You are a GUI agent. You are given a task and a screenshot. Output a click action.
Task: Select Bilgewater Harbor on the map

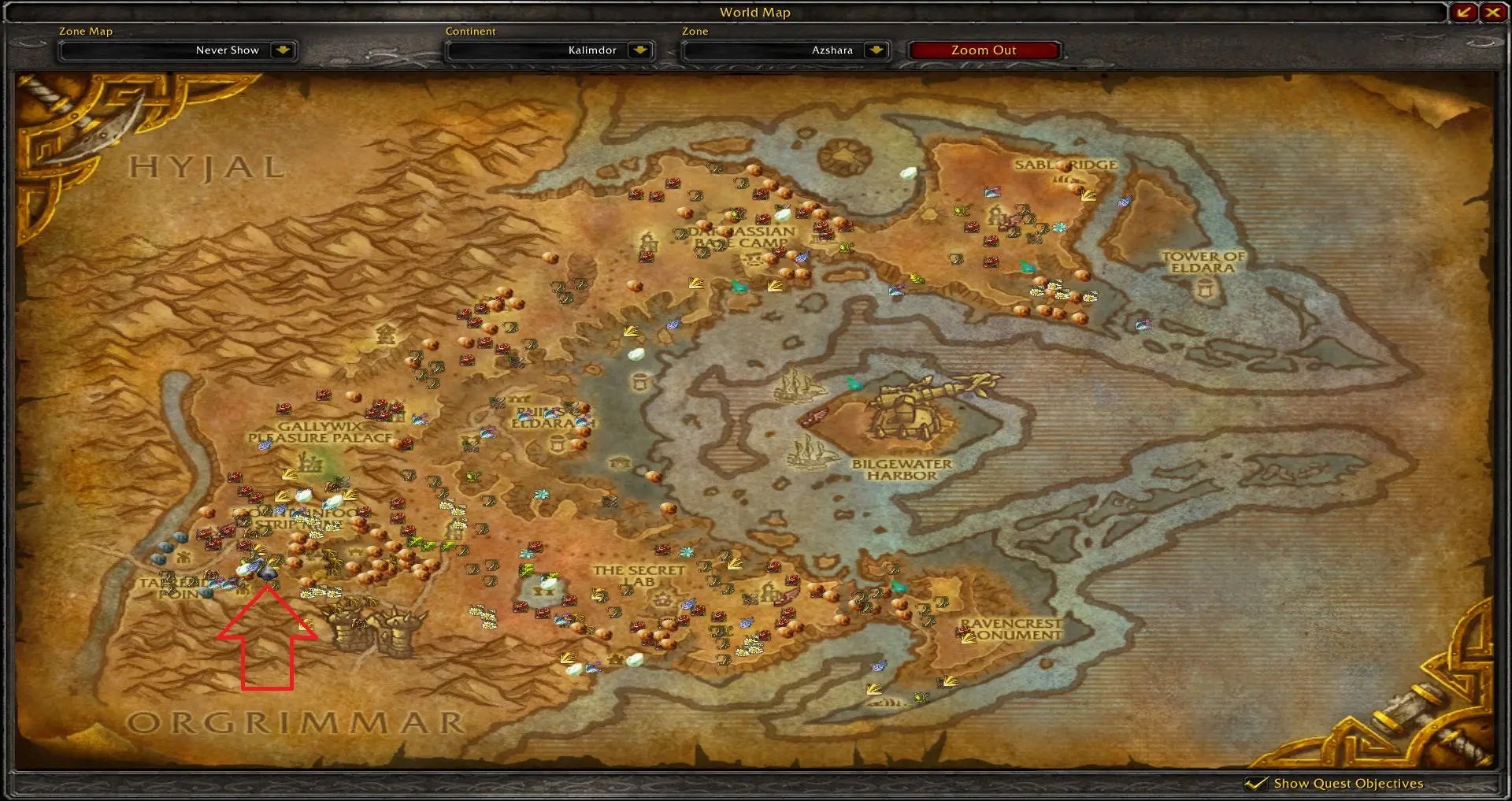point(902,469)
